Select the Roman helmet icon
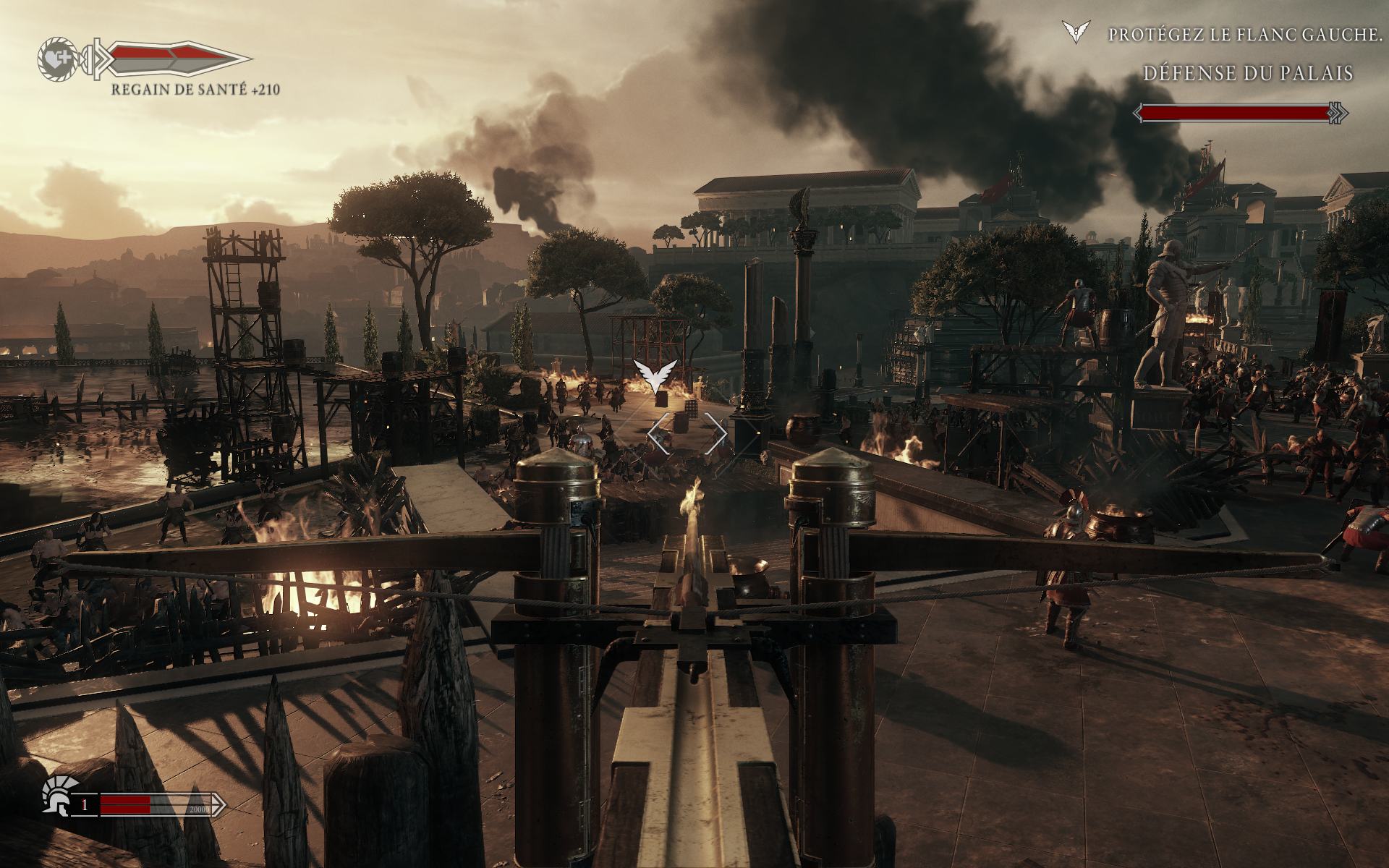 coord(57,805)
